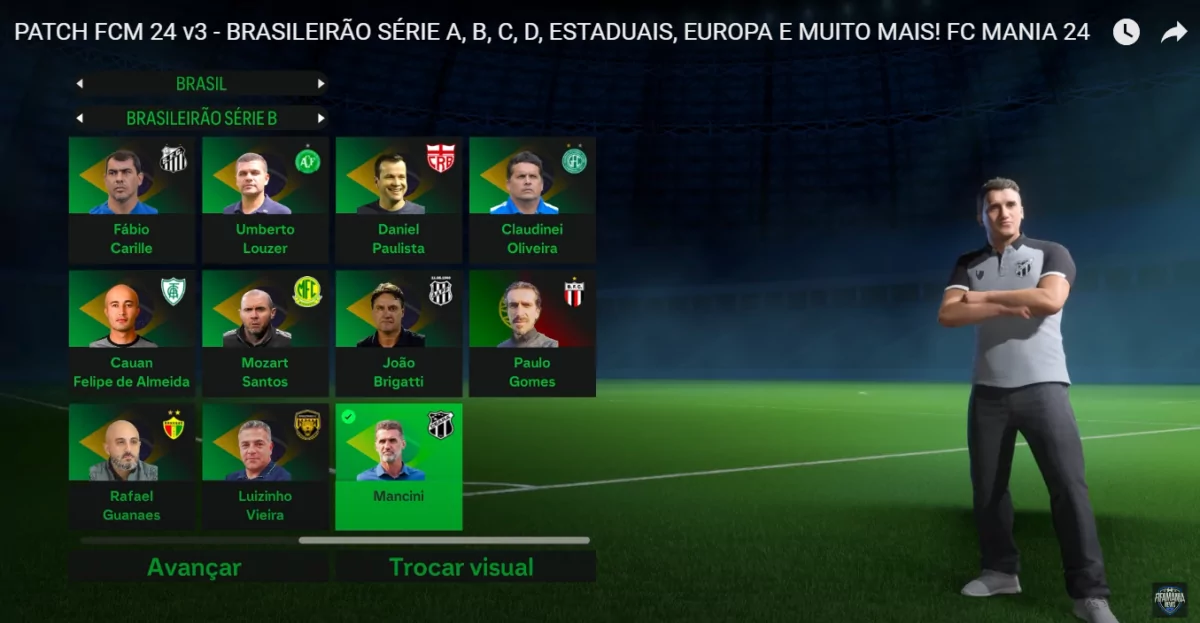The width and height of the screenshot is (1200, 623).
Task: Switch to next country after Brasil
Action: click(321, 84)
